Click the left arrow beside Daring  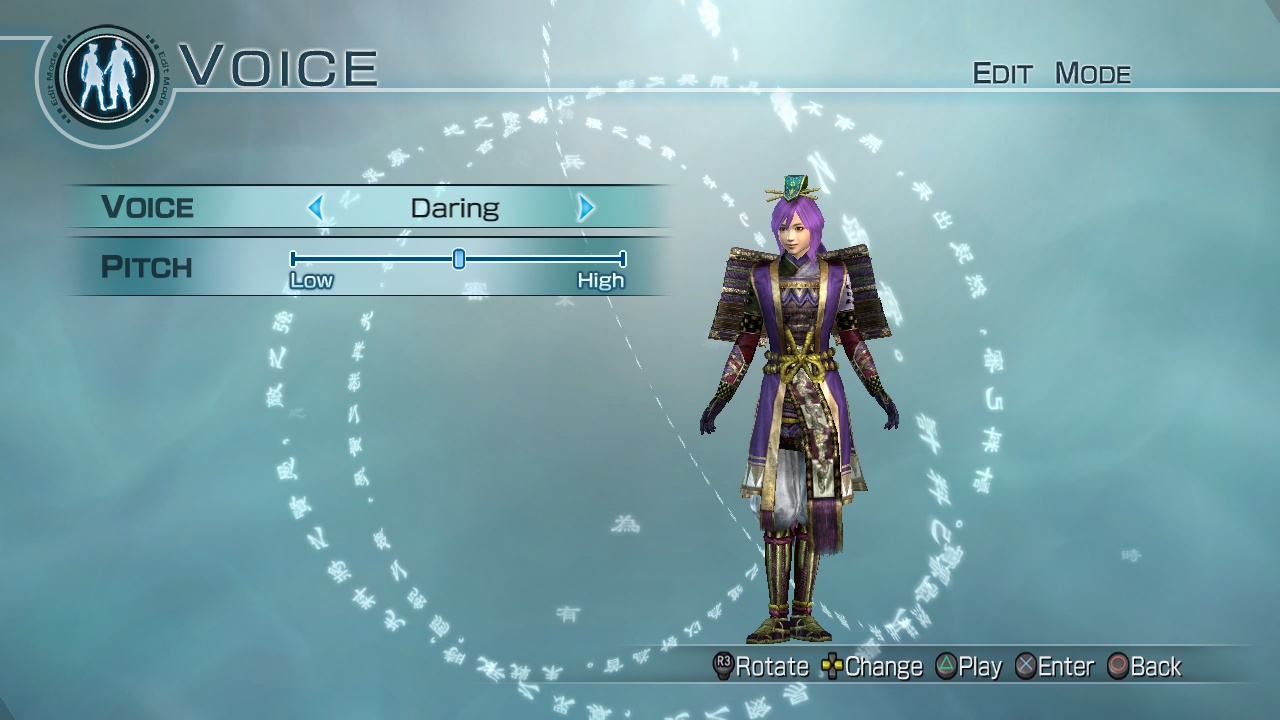(317, 207)
